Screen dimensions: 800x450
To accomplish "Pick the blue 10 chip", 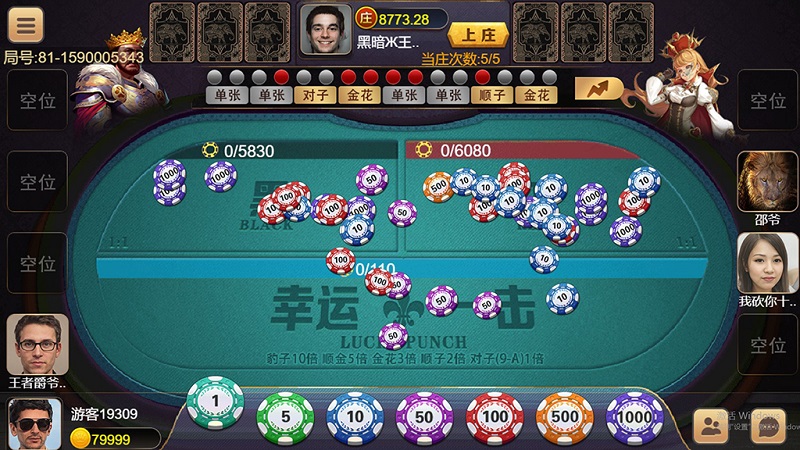I will coord(355,416).
